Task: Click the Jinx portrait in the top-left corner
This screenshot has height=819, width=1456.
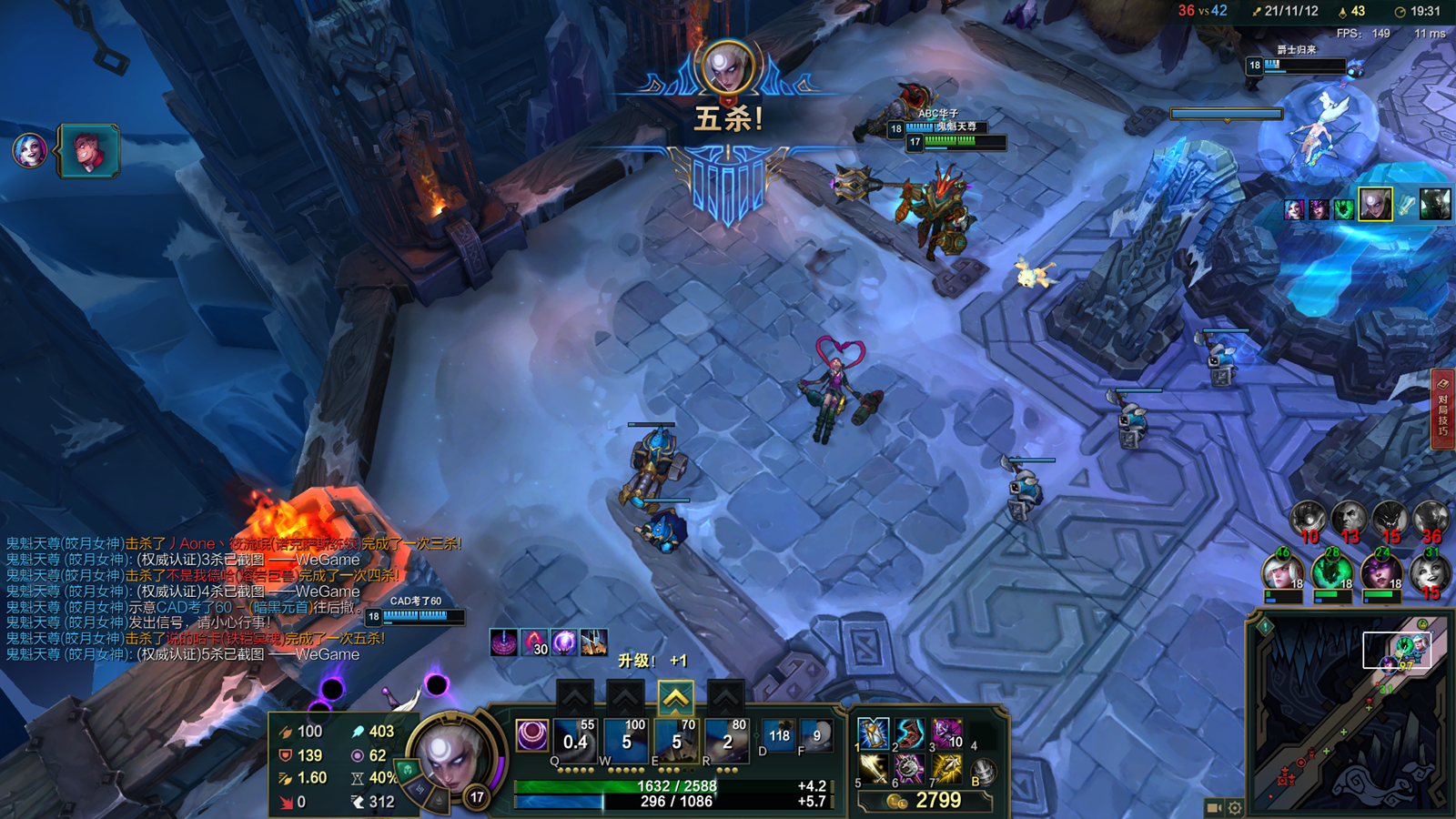Action: [x=29, y=150]
